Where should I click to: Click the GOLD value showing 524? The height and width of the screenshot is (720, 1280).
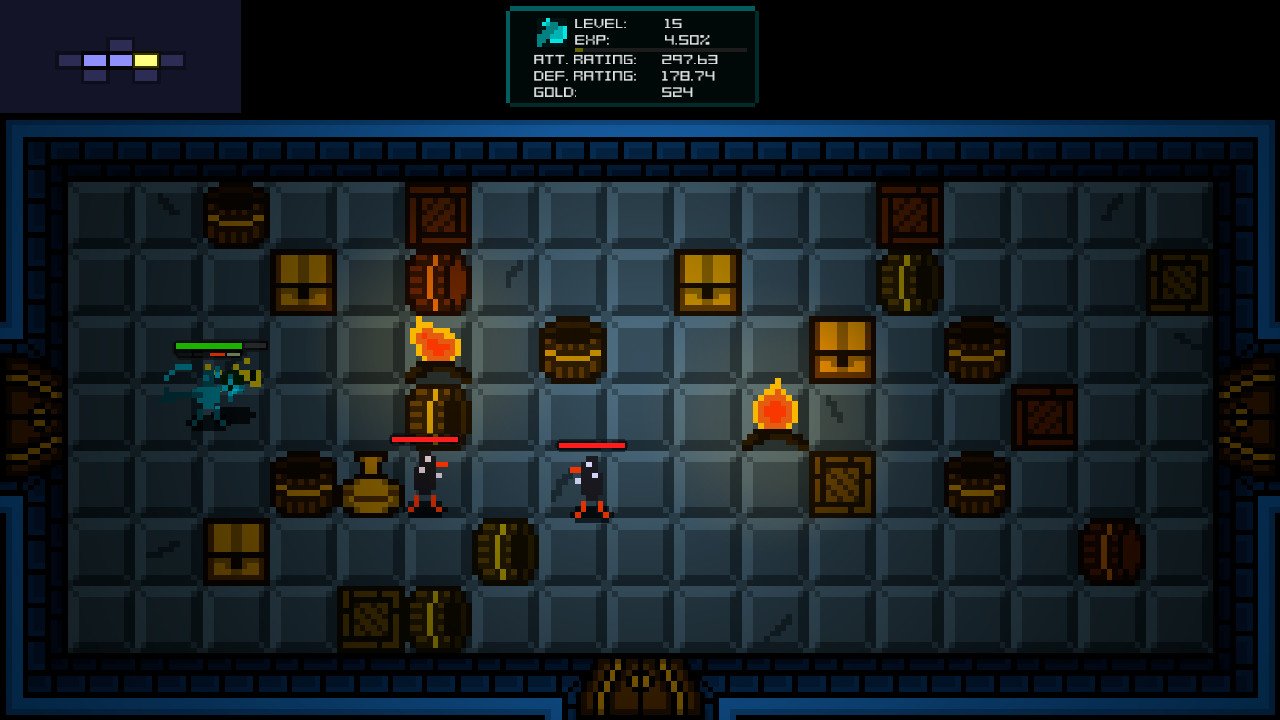(x=672, y=90)
